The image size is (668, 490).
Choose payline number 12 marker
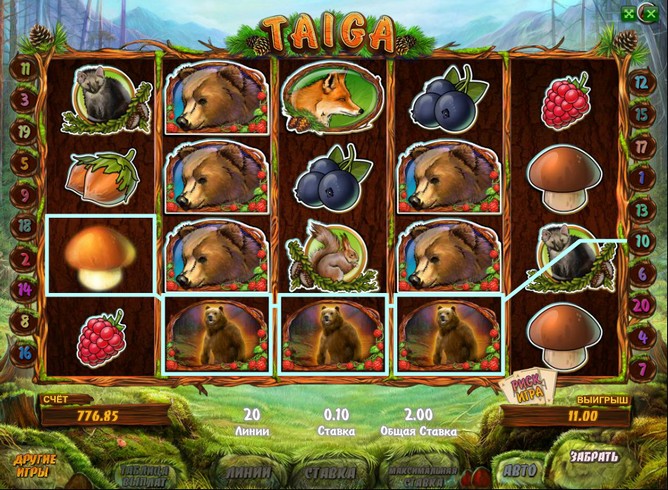[x=641, y=86]
